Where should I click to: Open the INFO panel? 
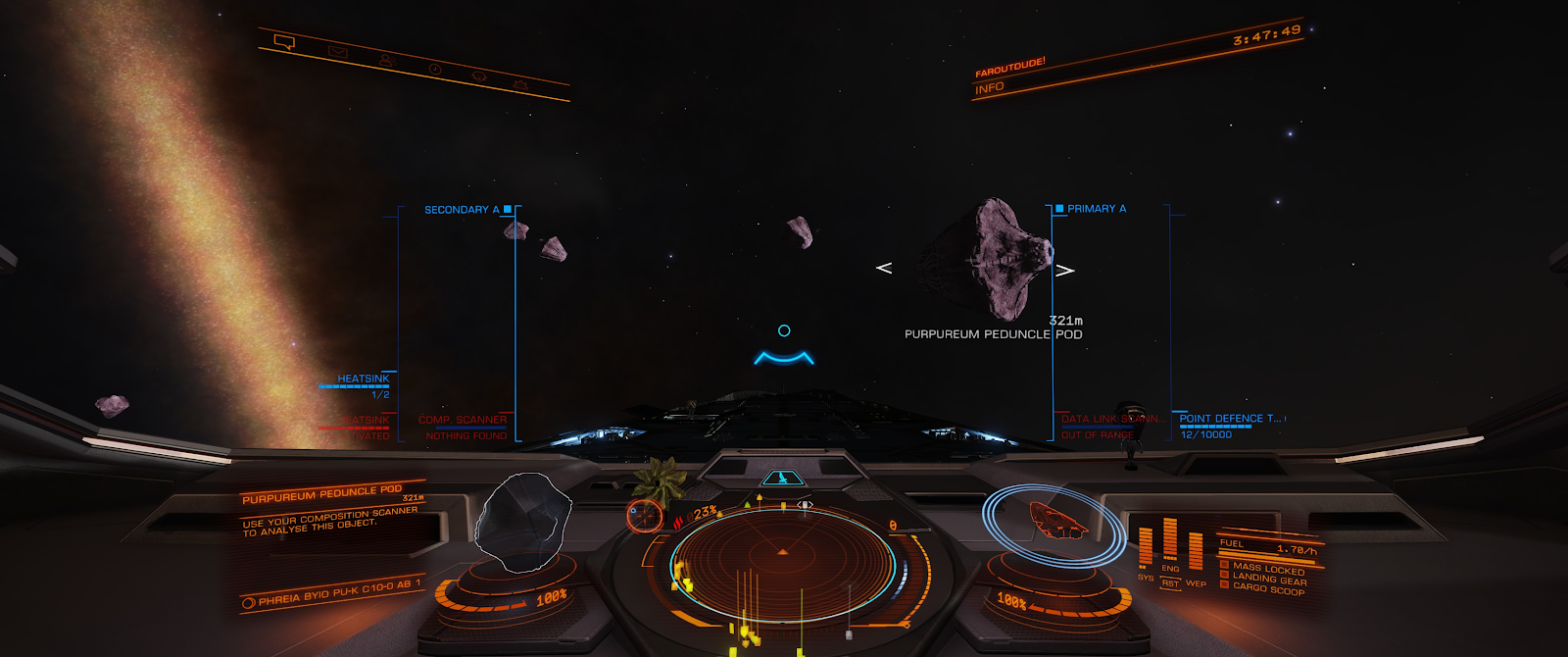(990, 88)
